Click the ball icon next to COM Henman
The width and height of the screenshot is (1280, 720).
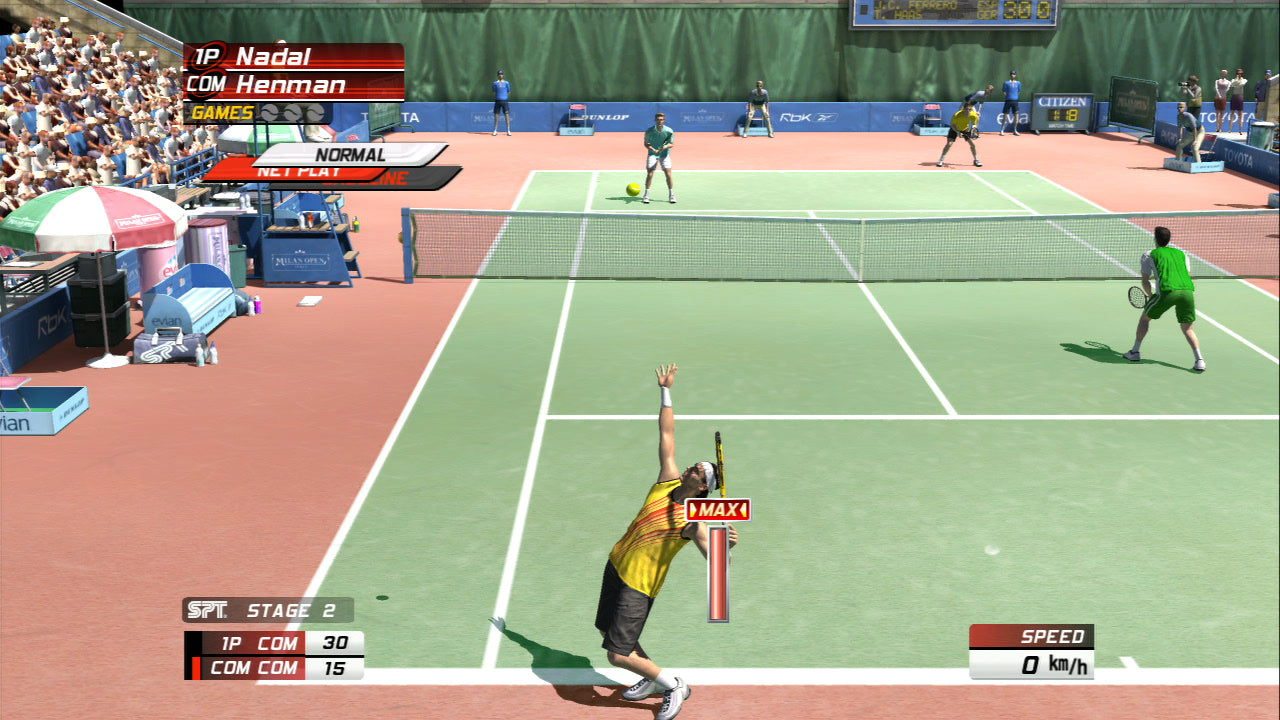[x=213, y=86]
